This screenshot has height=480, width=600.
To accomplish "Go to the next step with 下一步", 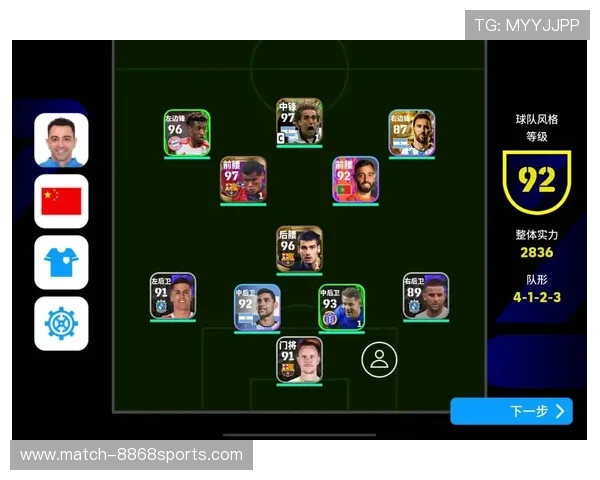I will tap(511, 411).
